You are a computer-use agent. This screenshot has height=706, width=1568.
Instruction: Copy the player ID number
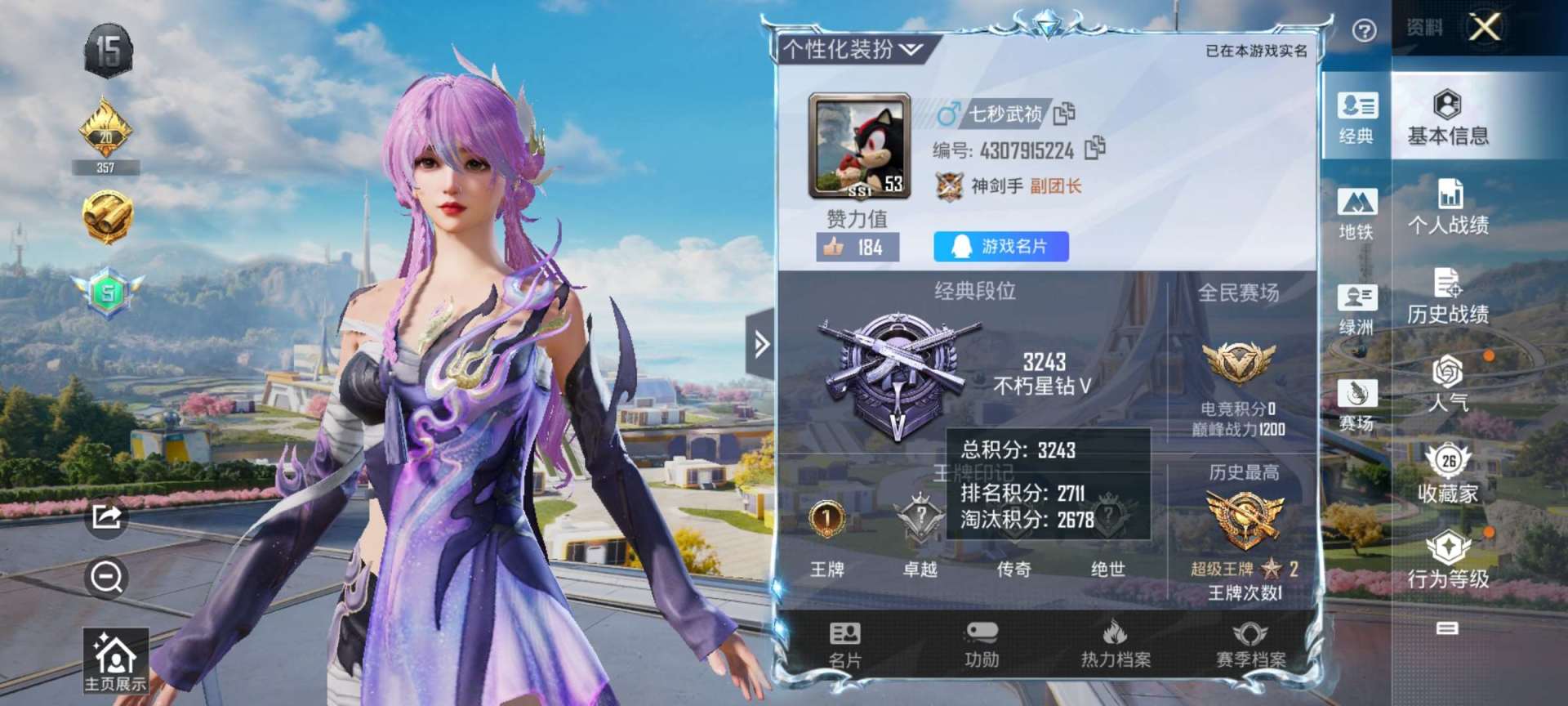[1094, 149]
